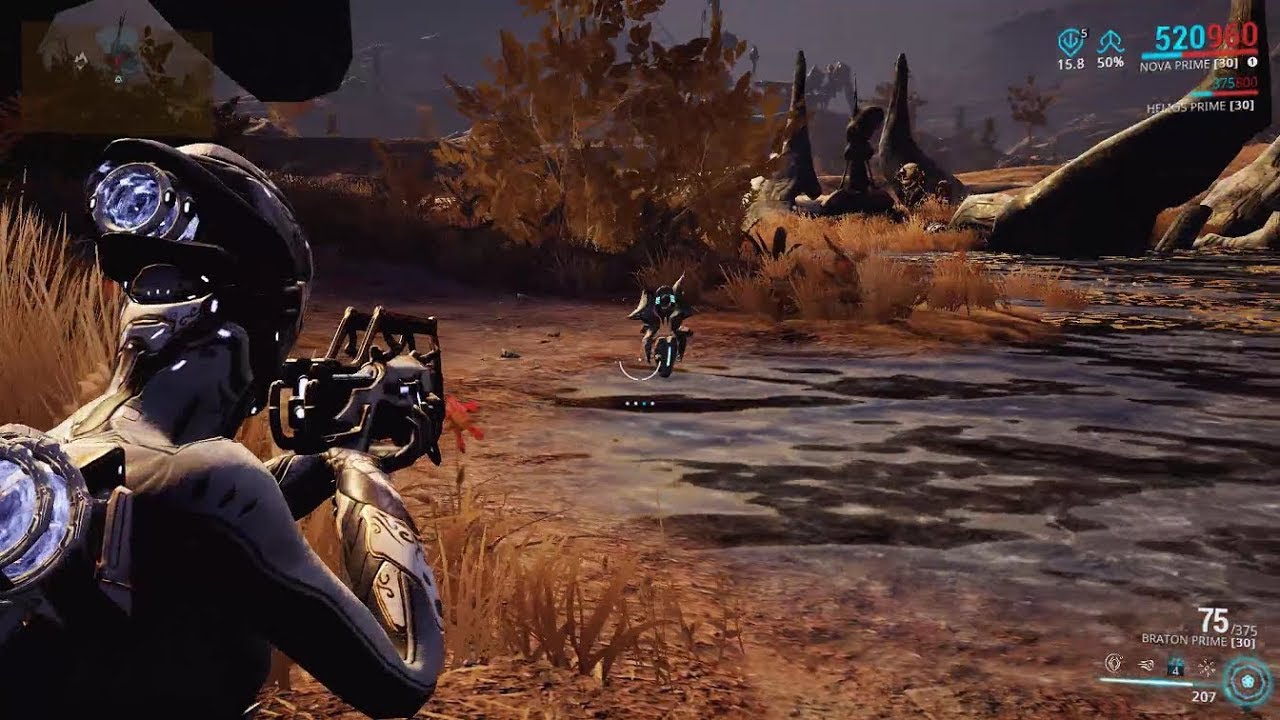The width and height of the screenshot is (1280, 720).
Task: Click the shield buff icon with 15.8 timer
Action: click(1070, 43)
